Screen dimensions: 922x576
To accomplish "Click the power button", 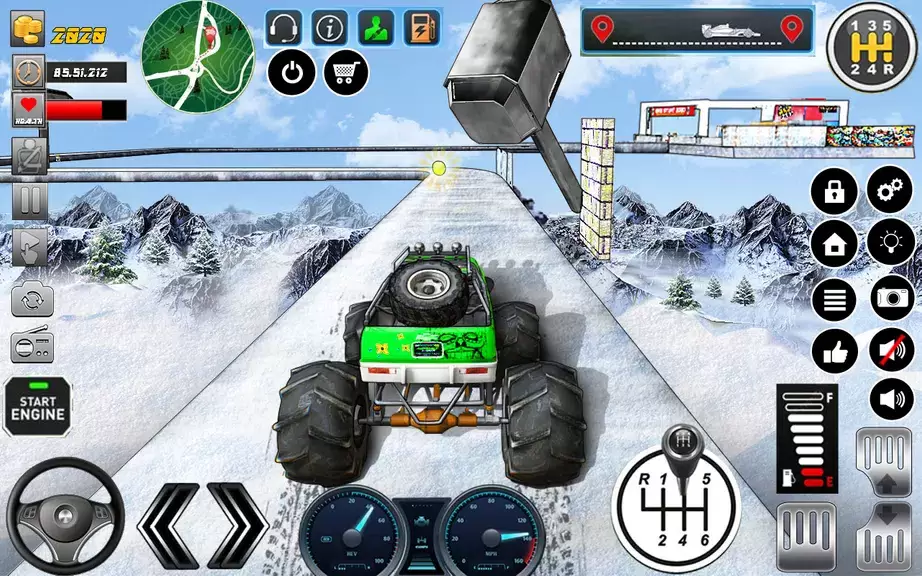I will pos(292,72).
